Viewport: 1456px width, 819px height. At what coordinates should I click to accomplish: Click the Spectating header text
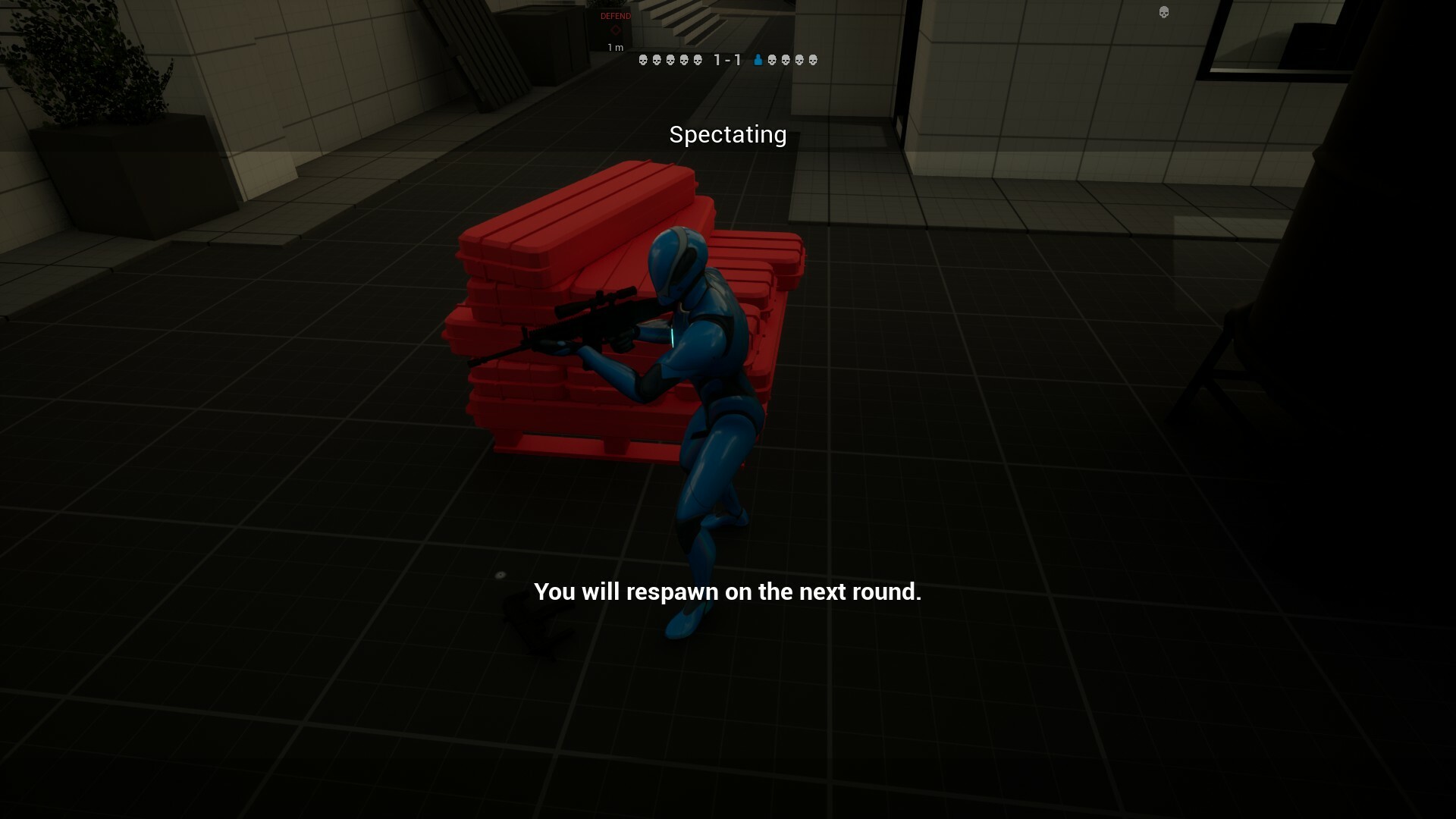(x=727, y=135)
